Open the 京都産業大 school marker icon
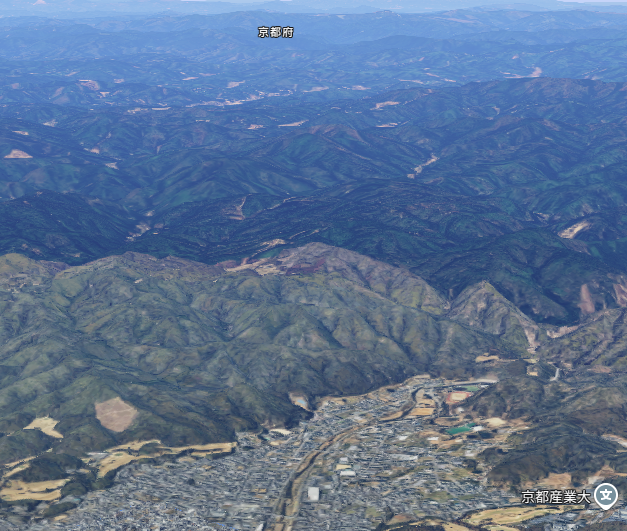Screen dimensions: 627x531 pyautogui.click(x=605, y=495)
